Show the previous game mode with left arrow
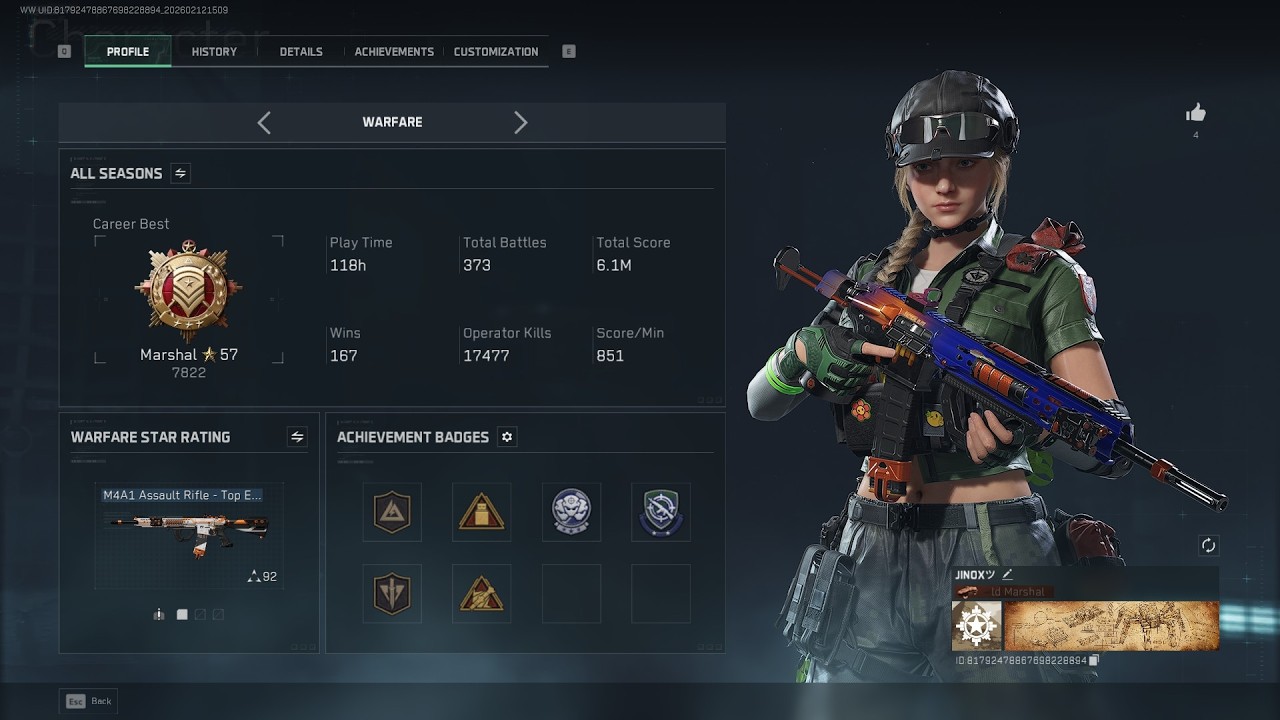The height and width of the screenshot is (720, 1280). click(264, 122)
